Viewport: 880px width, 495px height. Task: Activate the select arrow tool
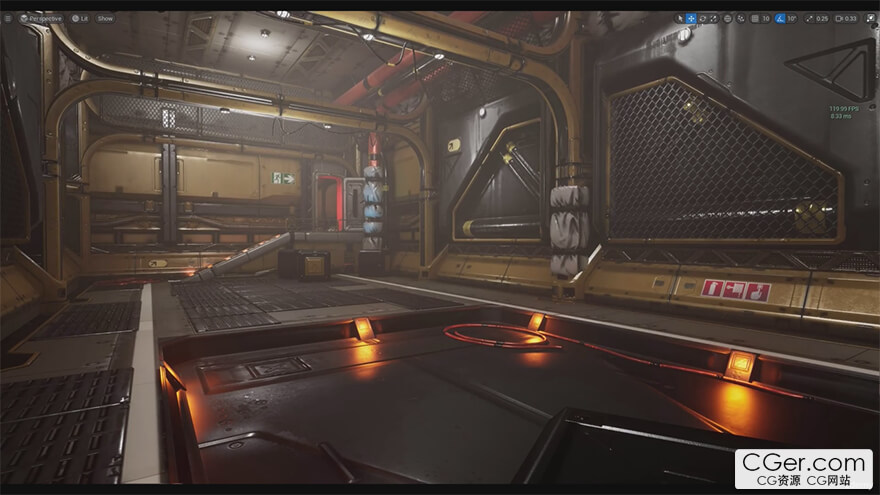[x=679, y=18]
